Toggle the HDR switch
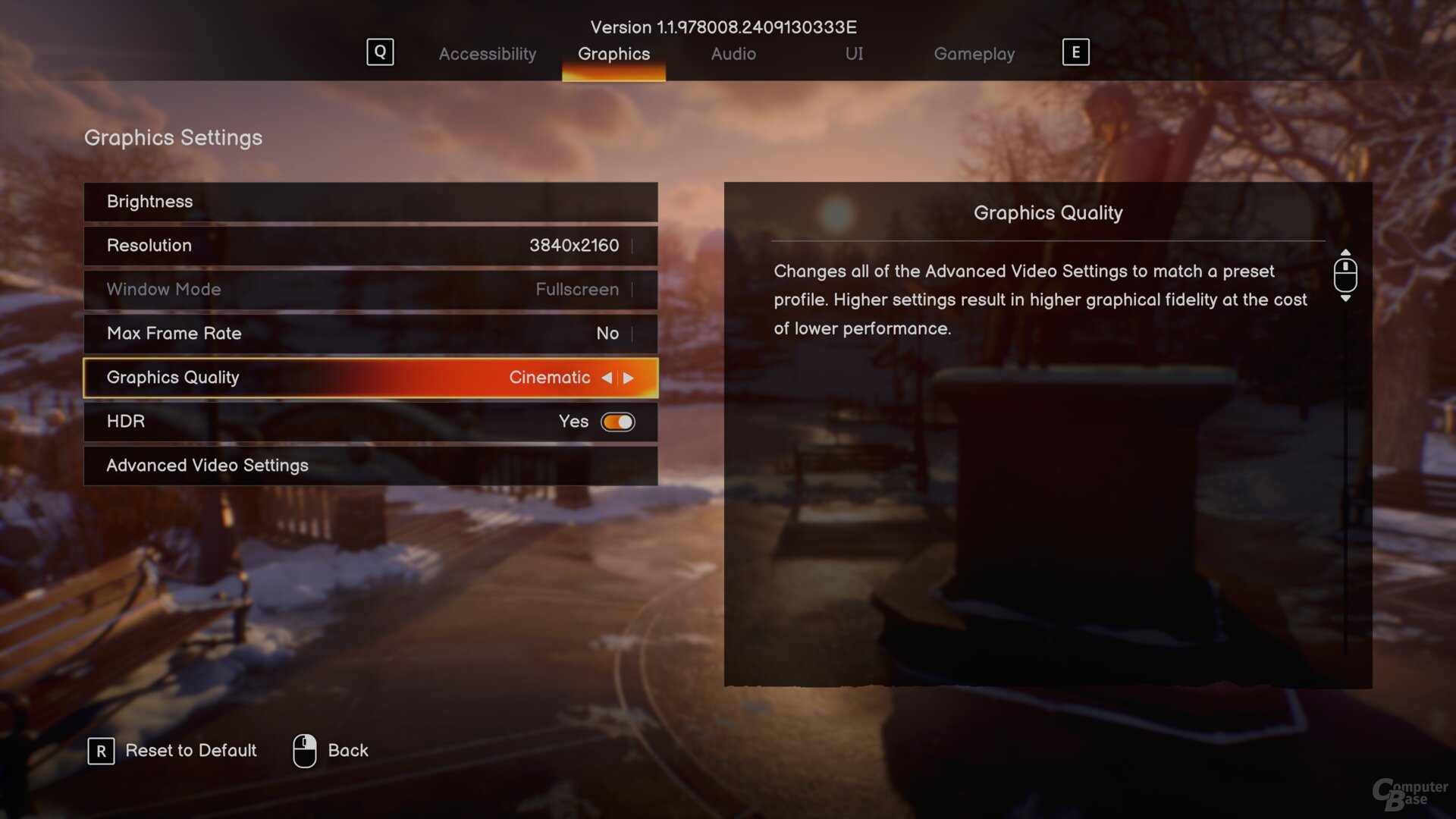This screenshot has height=819, width=1456. pyautogui.click(x=617, y=422)
